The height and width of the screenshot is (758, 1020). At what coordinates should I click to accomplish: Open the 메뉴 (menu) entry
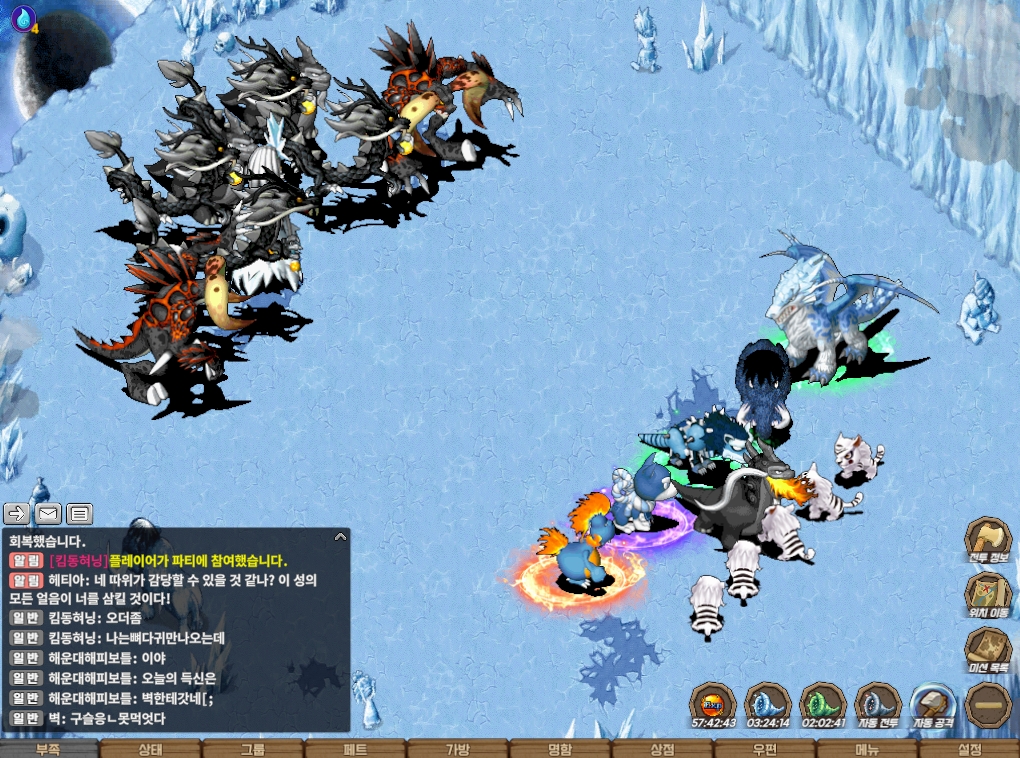[866, 749]
